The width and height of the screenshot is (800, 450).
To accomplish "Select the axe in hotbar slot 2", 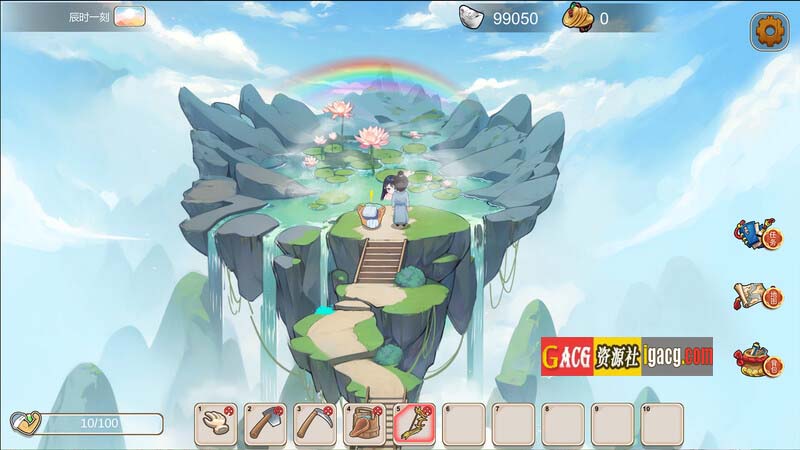I will [265, 424].
